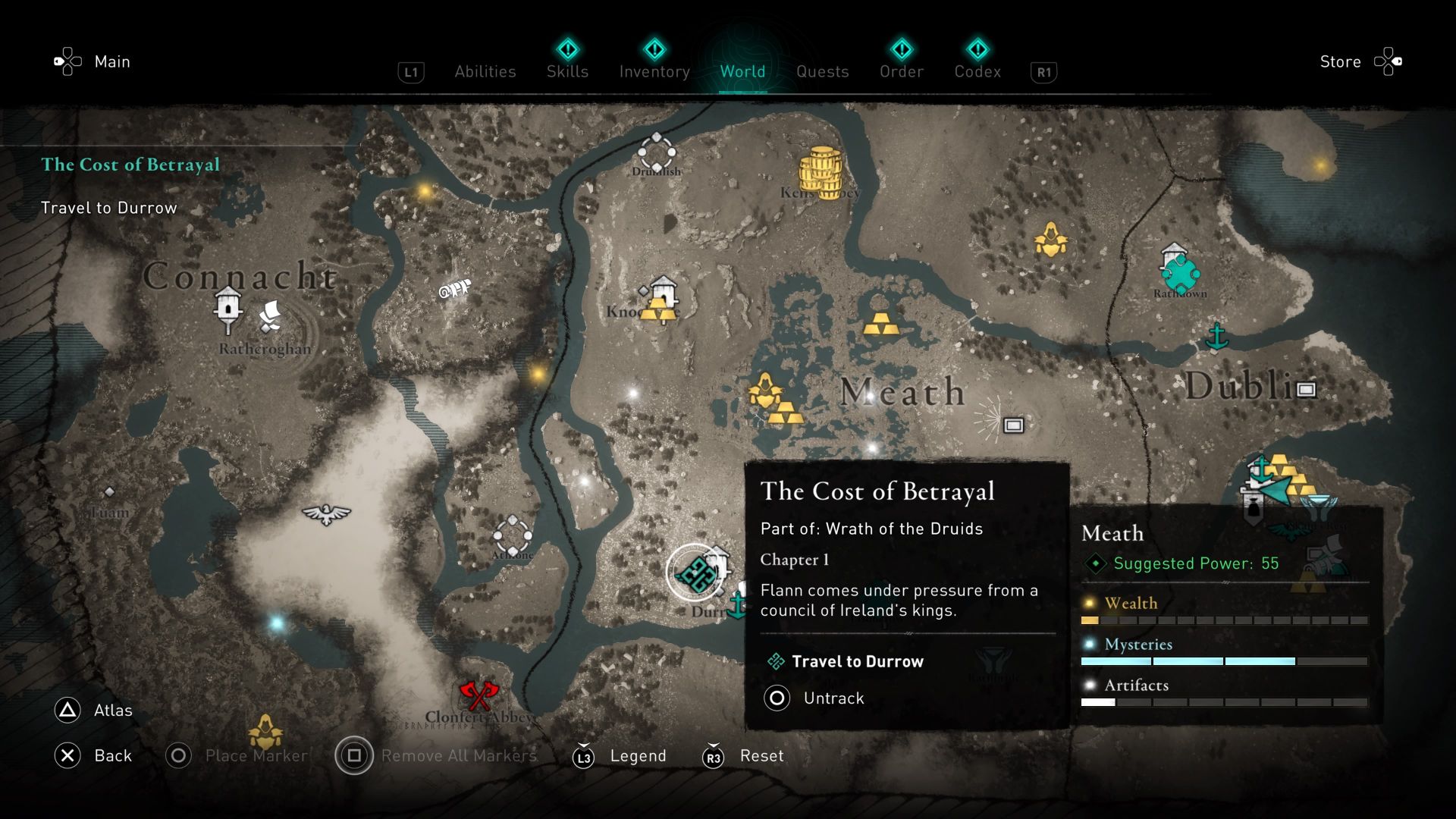
Task: Open the Inventory tab
Action: point(654,71)
